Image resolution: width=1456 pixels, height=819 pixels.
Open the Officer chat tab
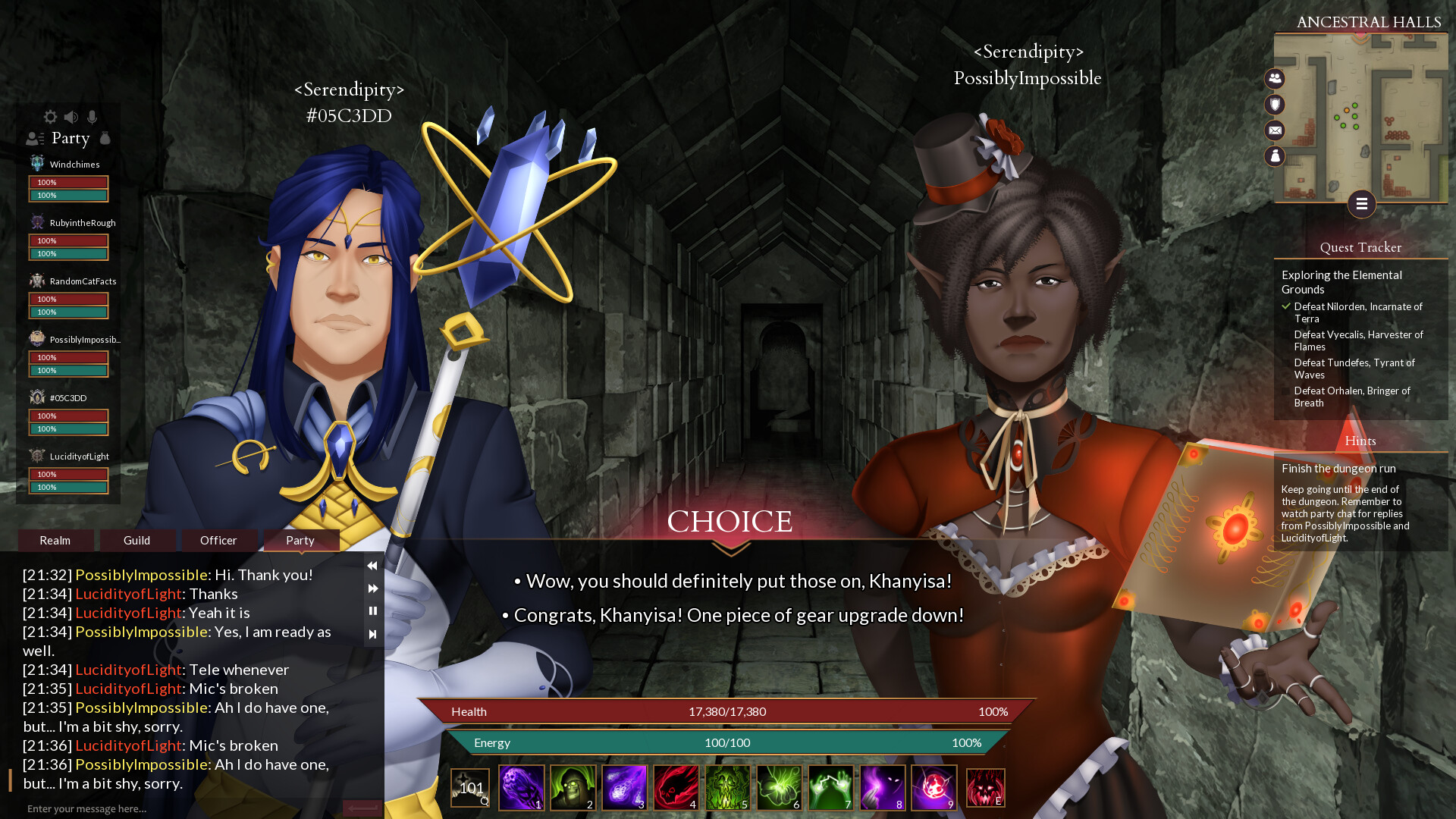coord(218,541)
